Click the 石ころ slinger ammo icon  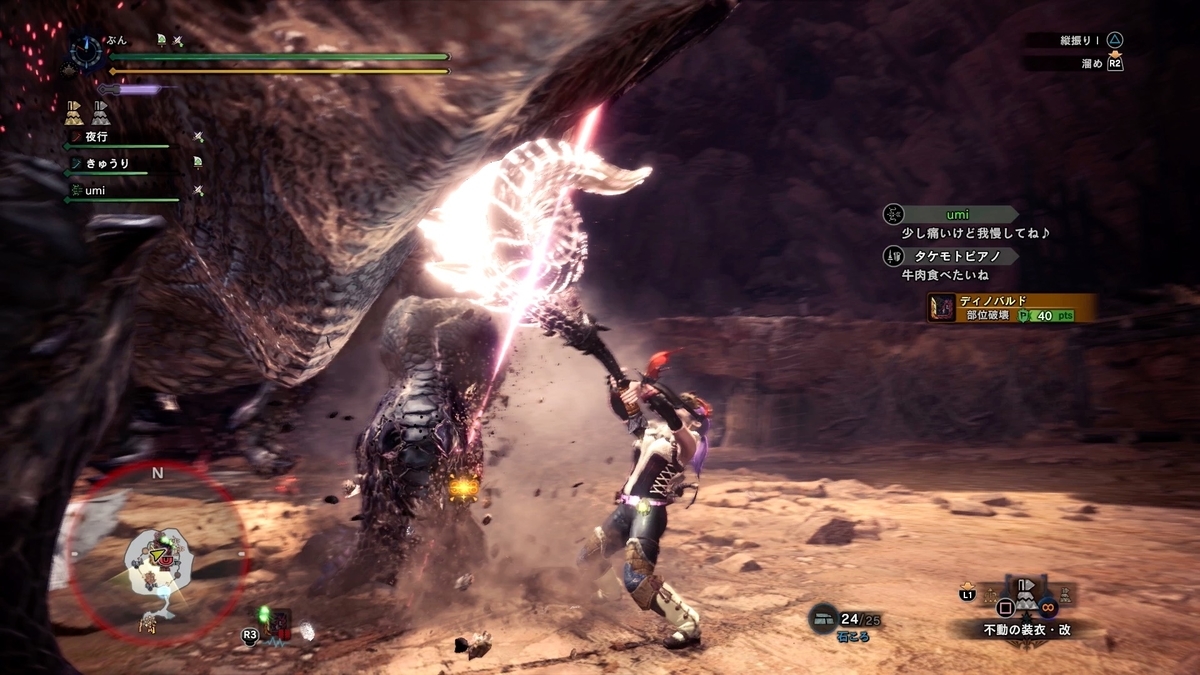click(x=823, y=619)
